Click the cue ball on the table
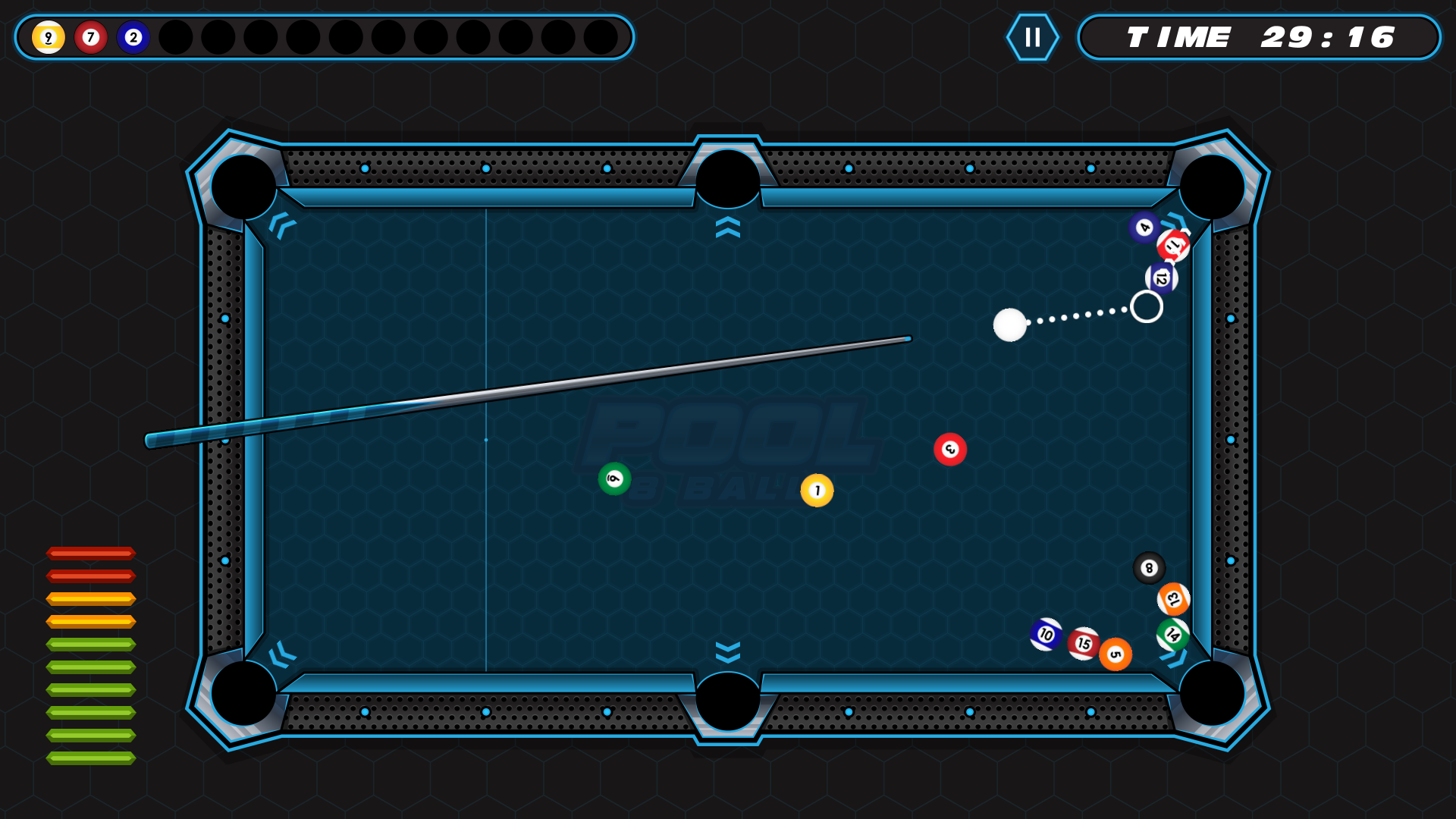1456x819 pixels. coord(1011,326)
